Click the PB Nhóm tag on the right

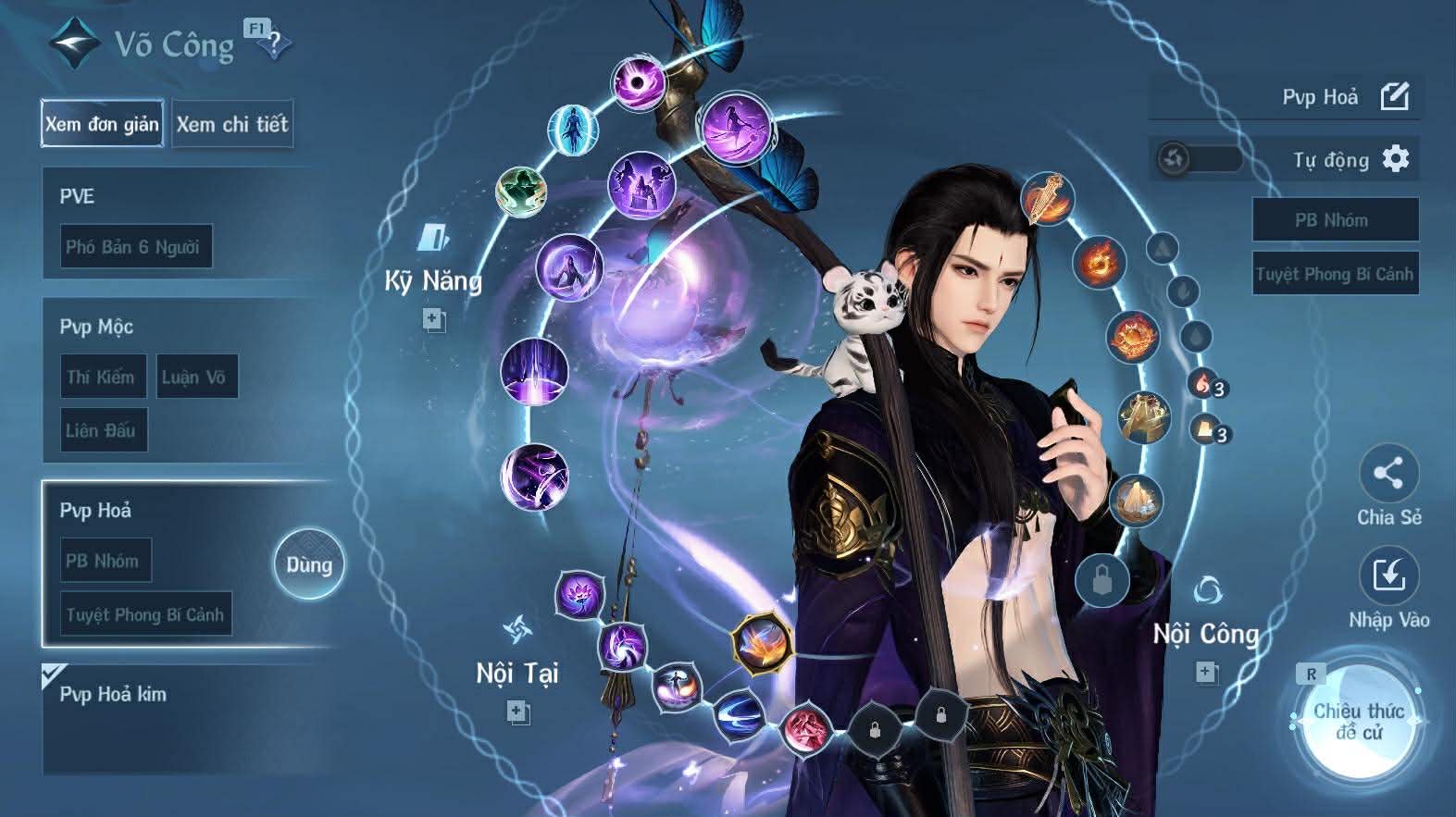[1334, 220]
